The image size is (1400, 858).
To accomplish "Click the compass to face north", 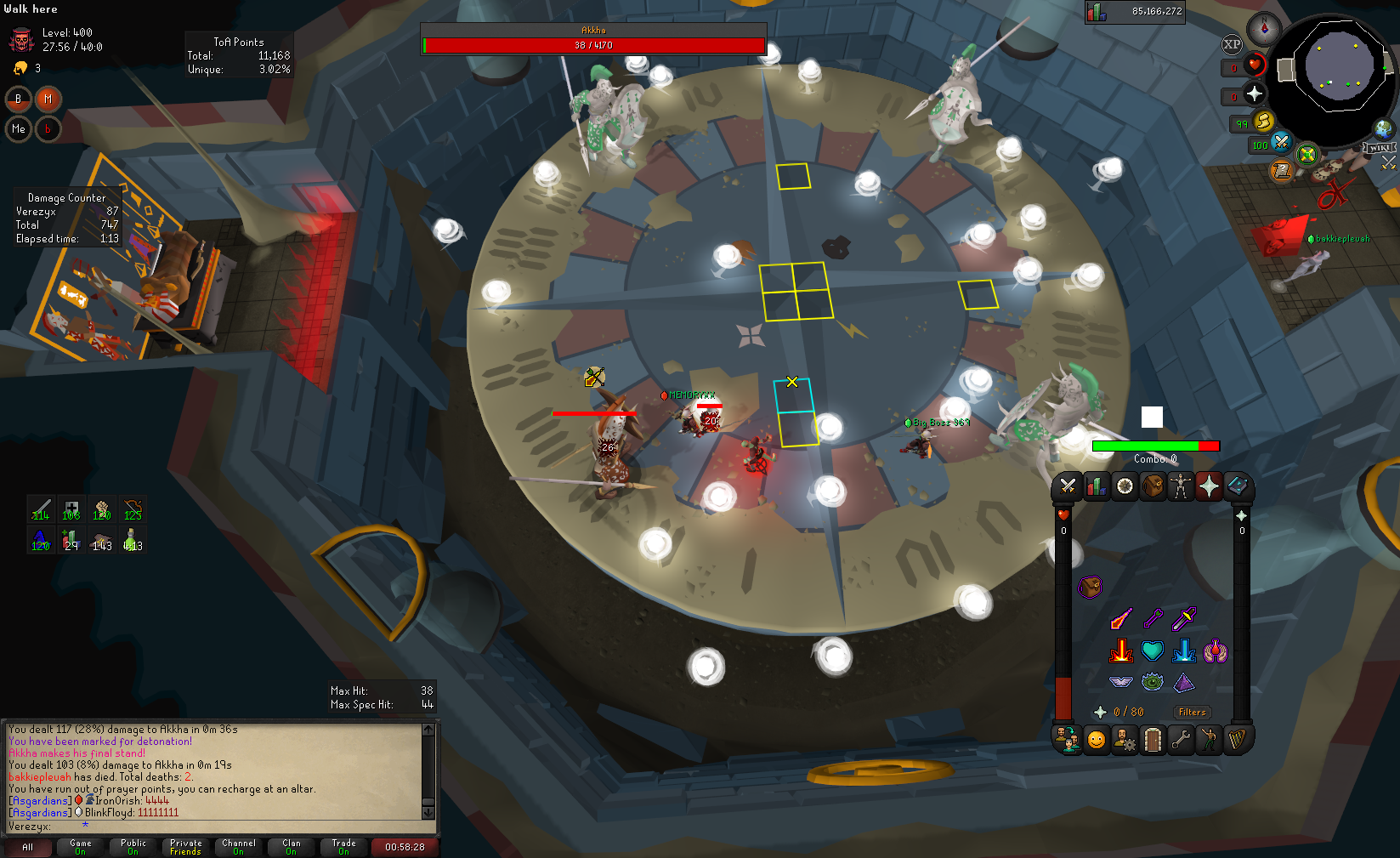I will tap(1264, 29).
